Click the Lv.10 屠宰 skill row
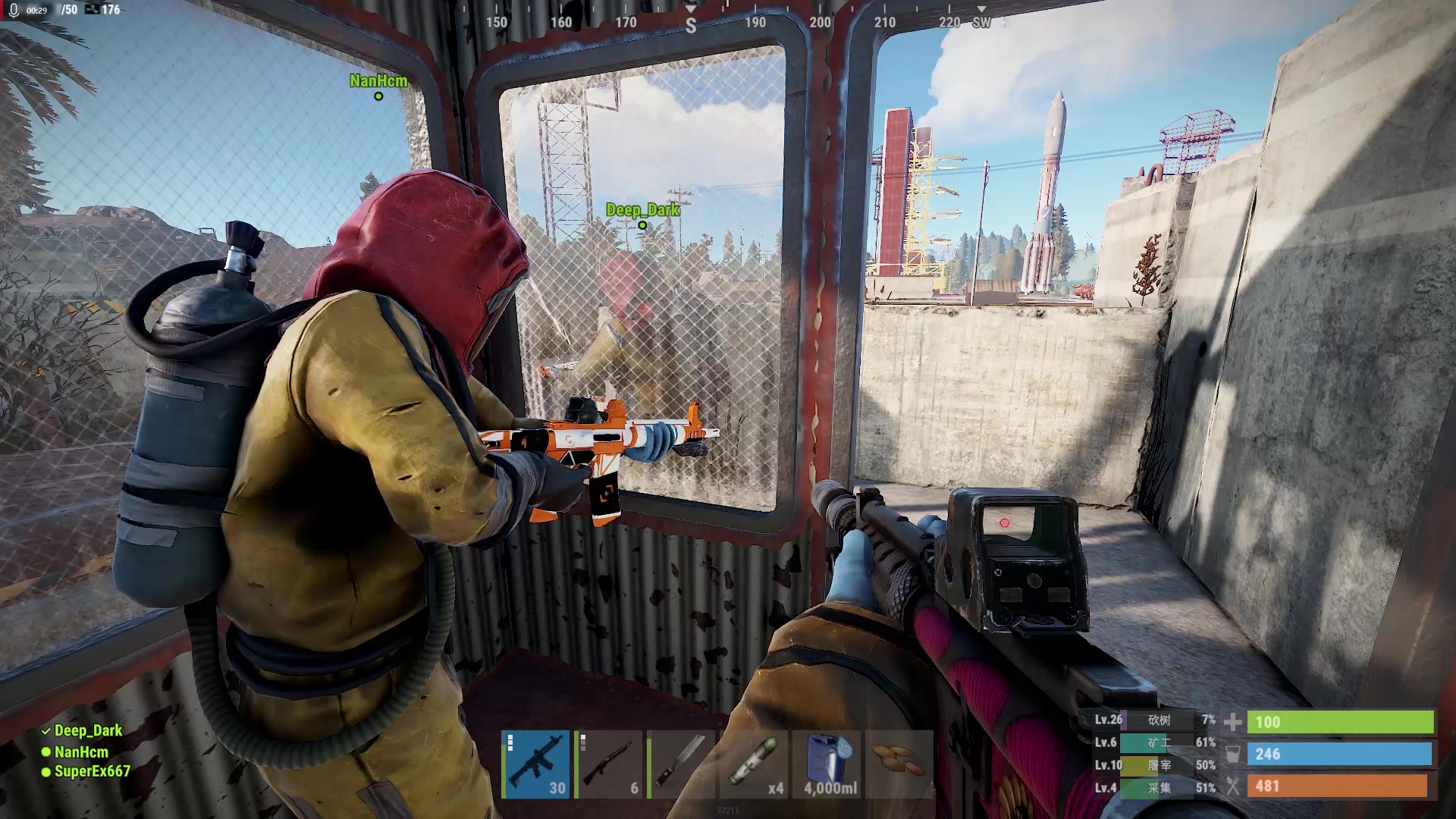Screen dimensions: 1456x819 coord(1154,765)
